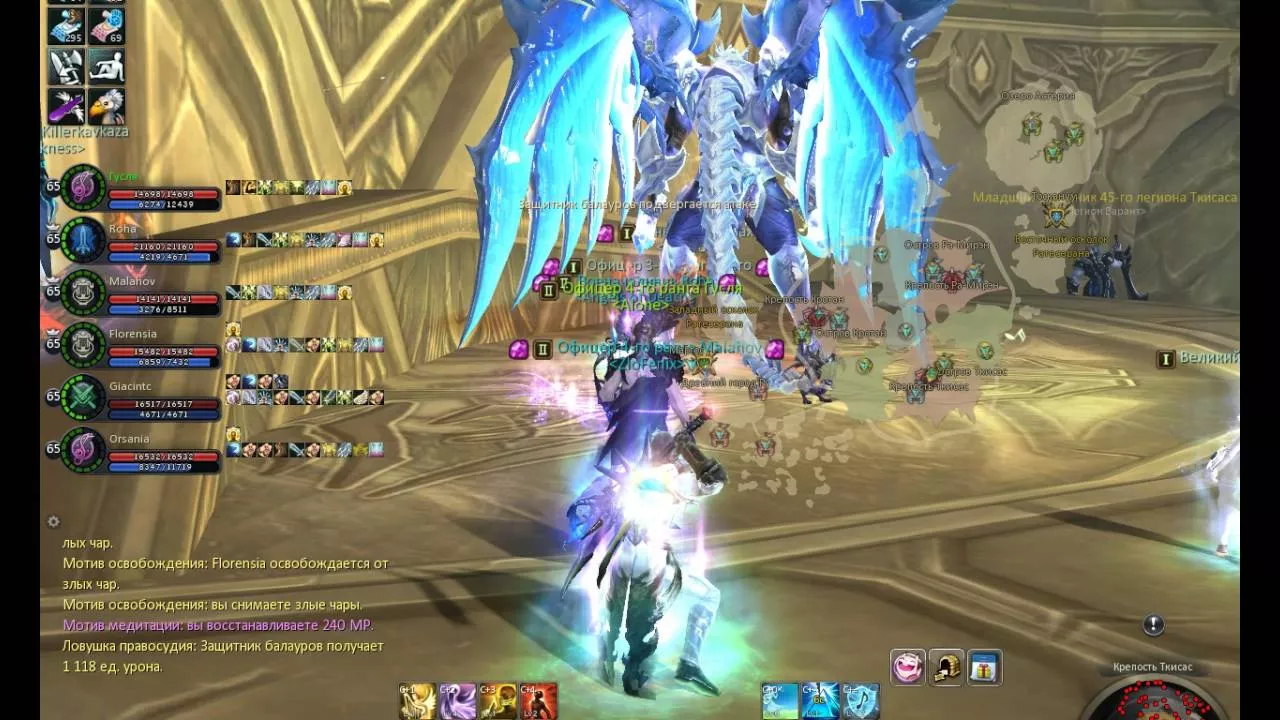This screenshot has width=1280, height=720.
Task: Open the blue gift box button
Action: (x=984, y=667)
